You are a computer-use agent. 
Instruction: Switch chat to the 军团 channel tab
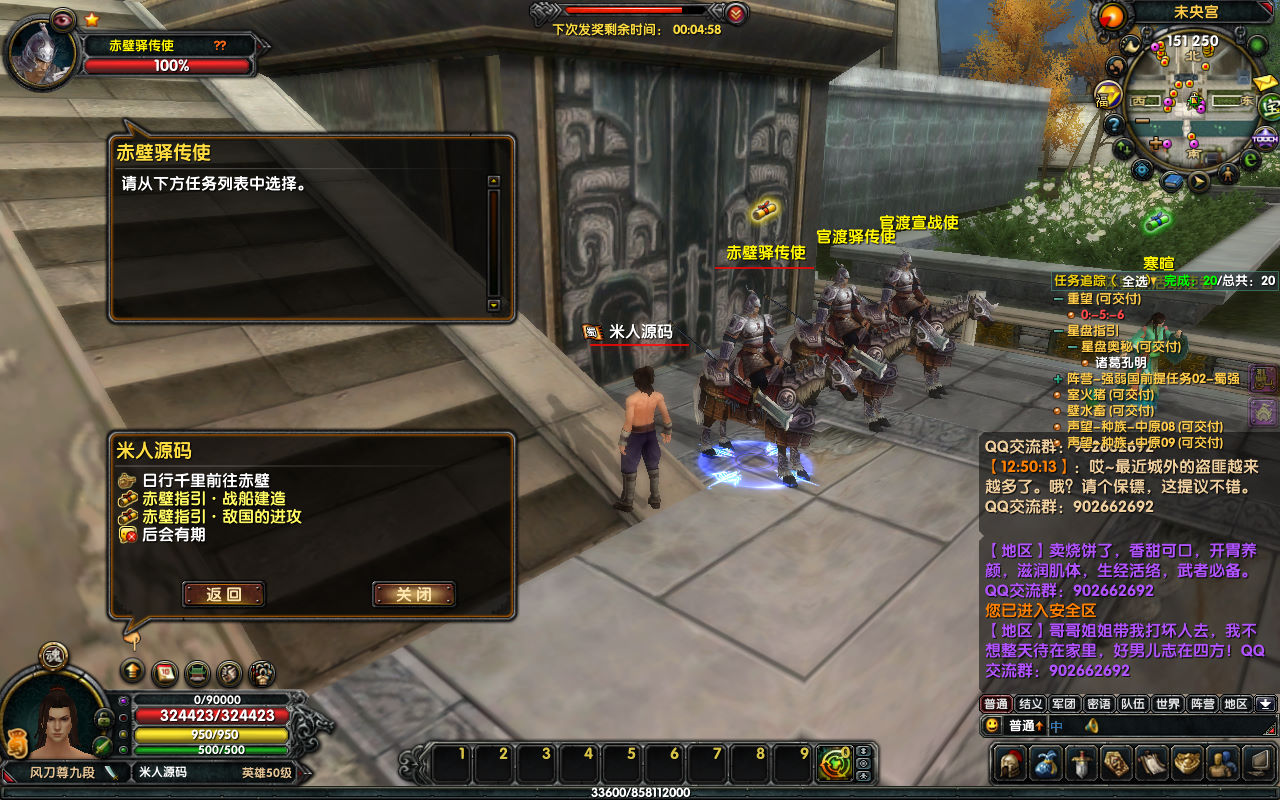1064,704
